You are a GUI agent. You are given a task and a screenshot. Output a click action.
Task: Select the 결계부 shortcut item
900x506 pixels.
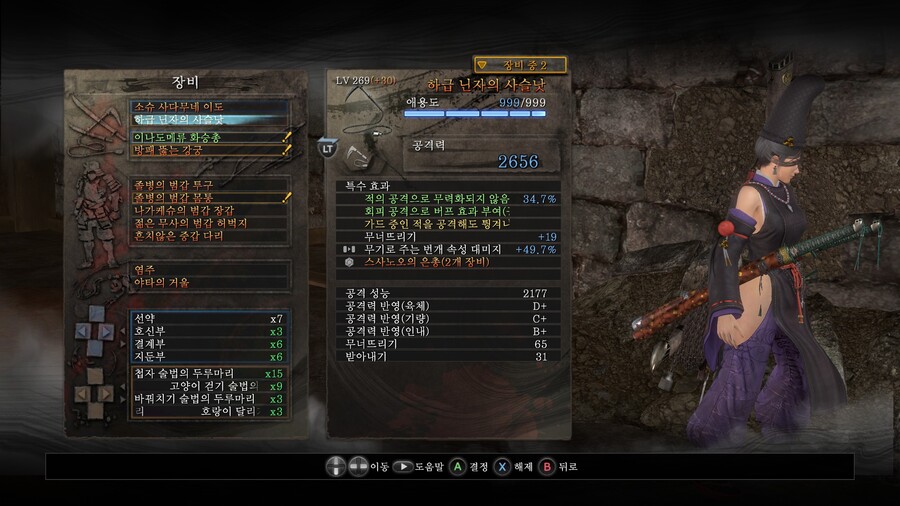coord(210,344)
